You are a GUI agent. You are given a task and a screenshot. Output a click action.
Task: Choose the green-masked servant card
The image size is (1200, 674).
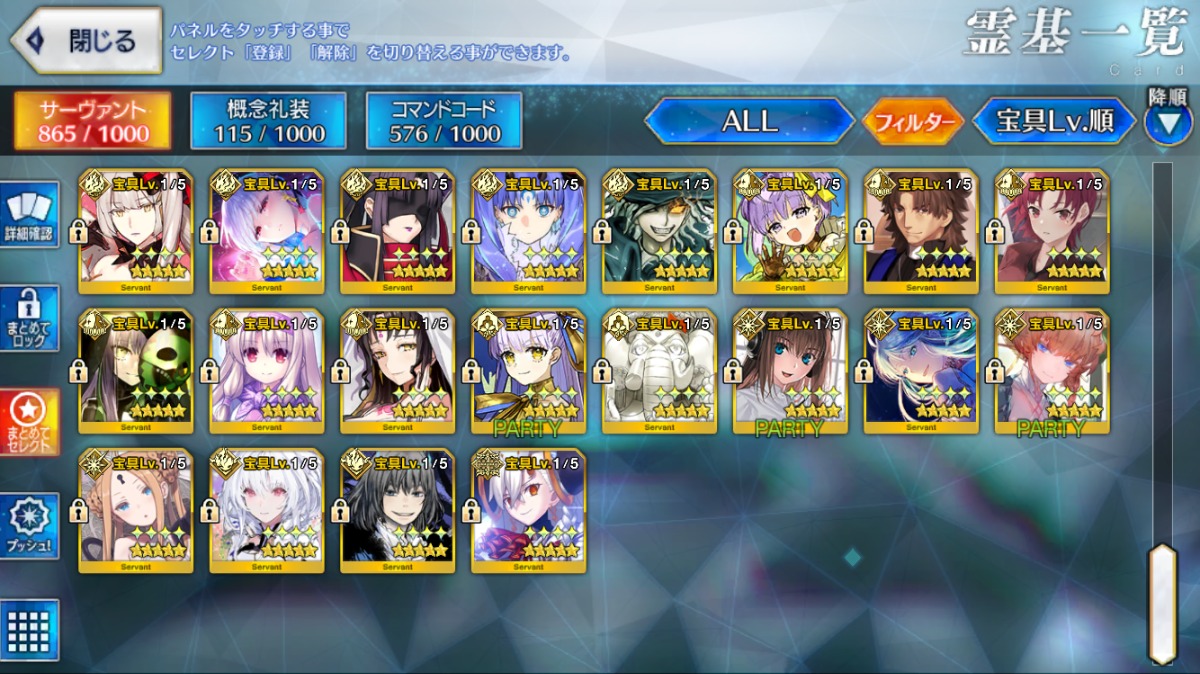click(x=135, y=370)
